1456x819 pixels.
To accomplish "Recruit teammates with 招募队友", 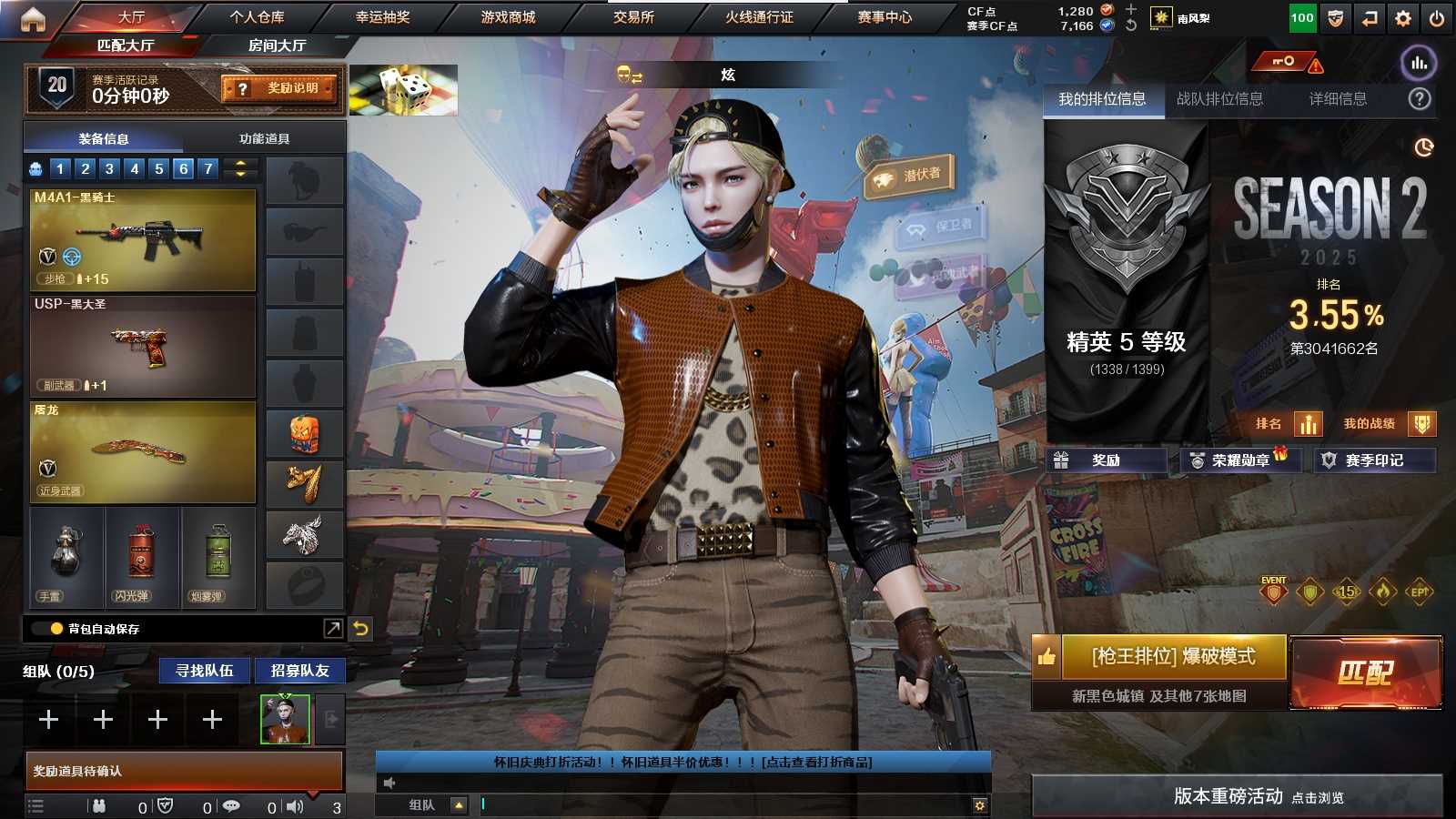I will (299, 671).
